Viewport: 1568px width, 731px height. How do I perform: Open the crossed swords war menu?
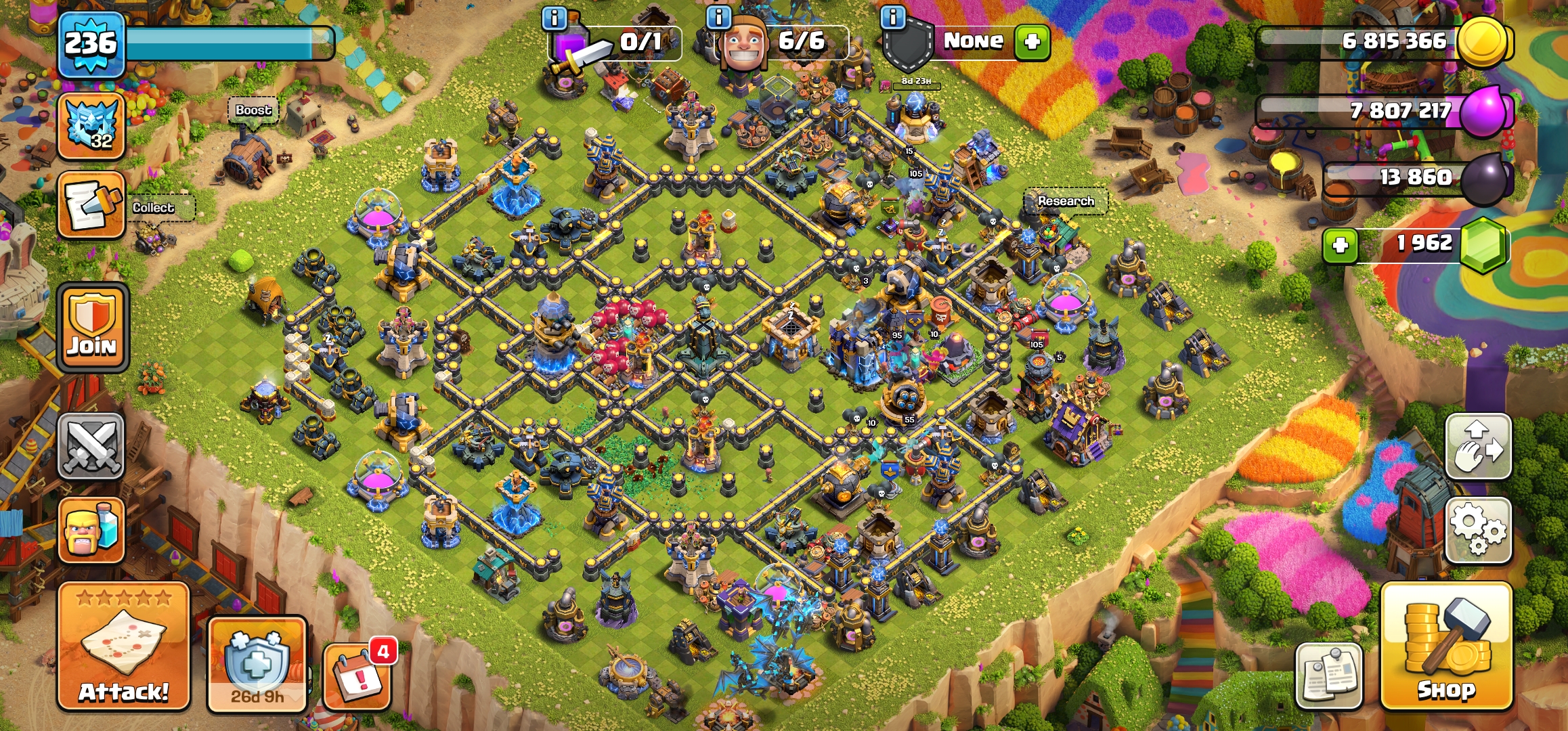coord(91,446)
